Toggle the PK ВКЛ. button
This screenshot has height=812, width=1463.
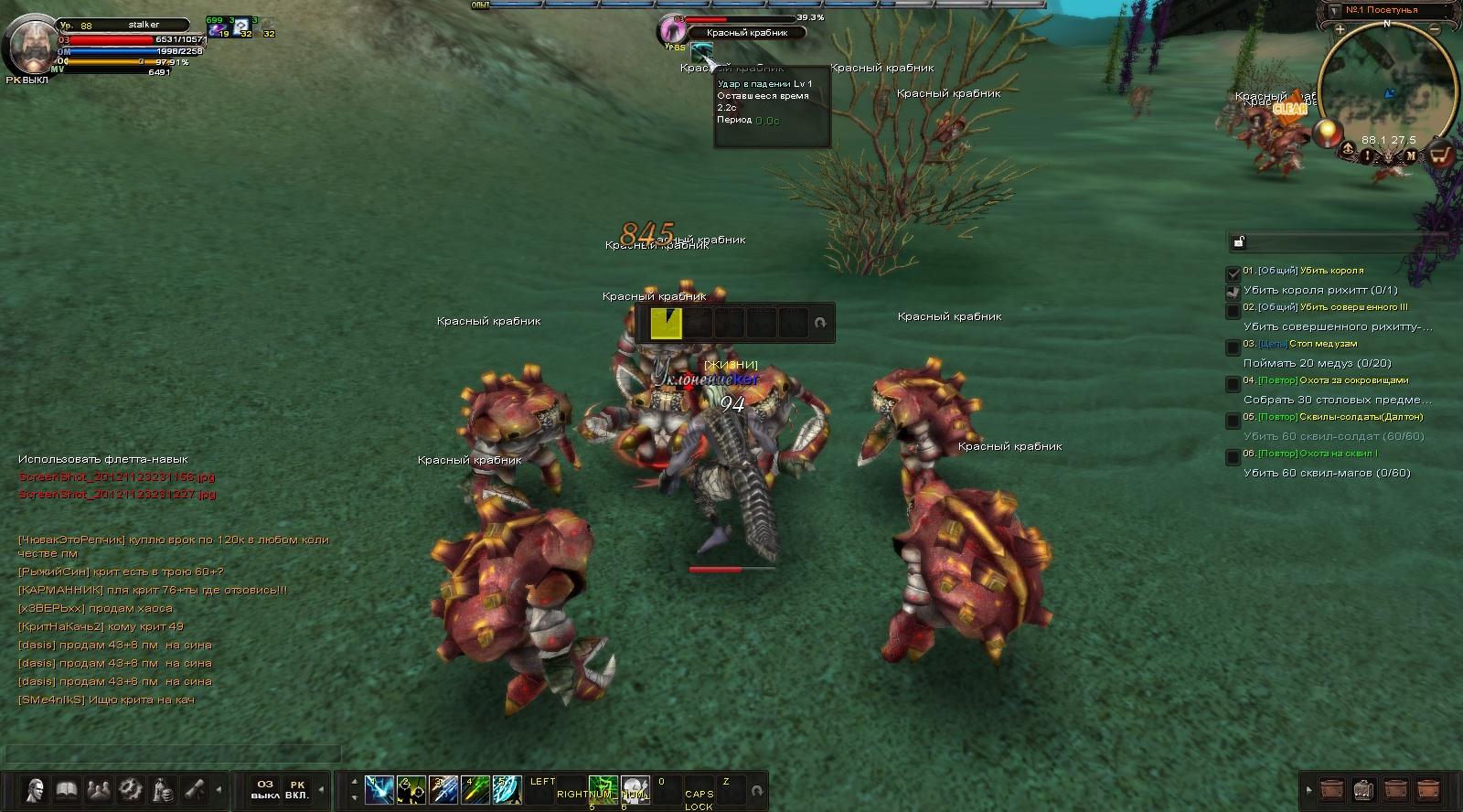297,790
